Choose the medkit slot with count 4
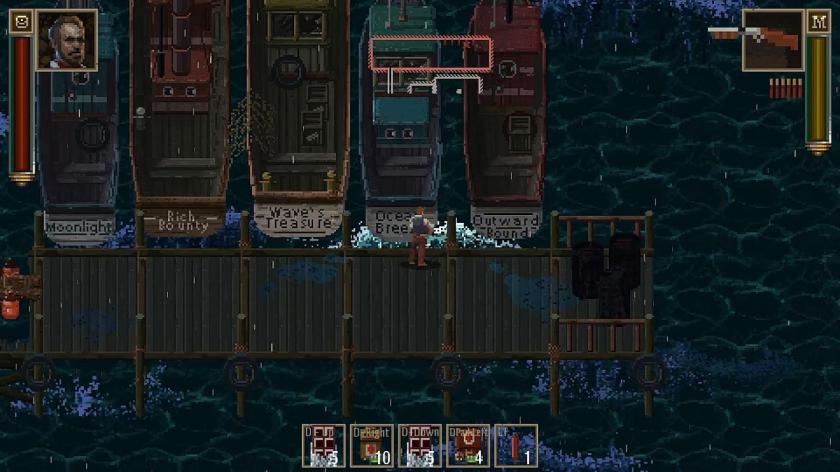The width and height of the screenshot is (840, 472). tap(468, 446)
